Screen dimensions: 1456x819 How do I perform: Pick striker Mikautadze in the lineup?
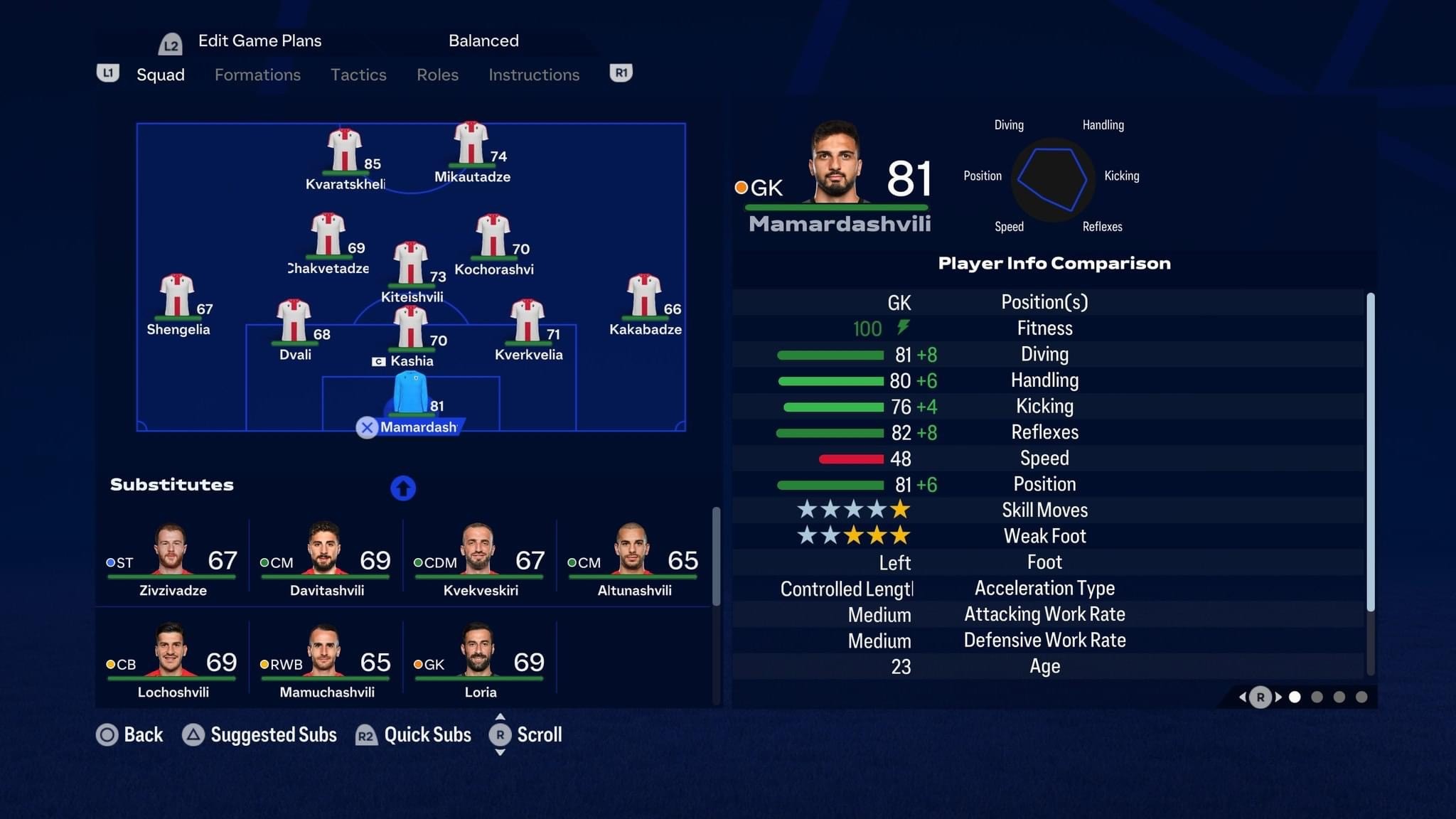coord(471,144)
